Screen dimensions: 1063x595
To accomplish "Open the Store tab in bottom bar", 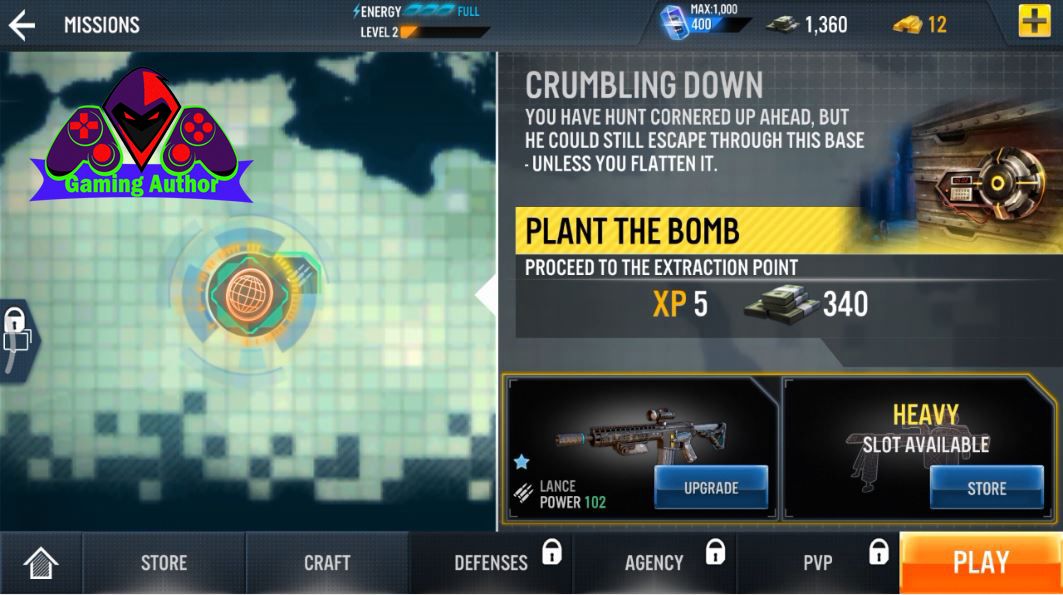I will click(x=164, y=563).
